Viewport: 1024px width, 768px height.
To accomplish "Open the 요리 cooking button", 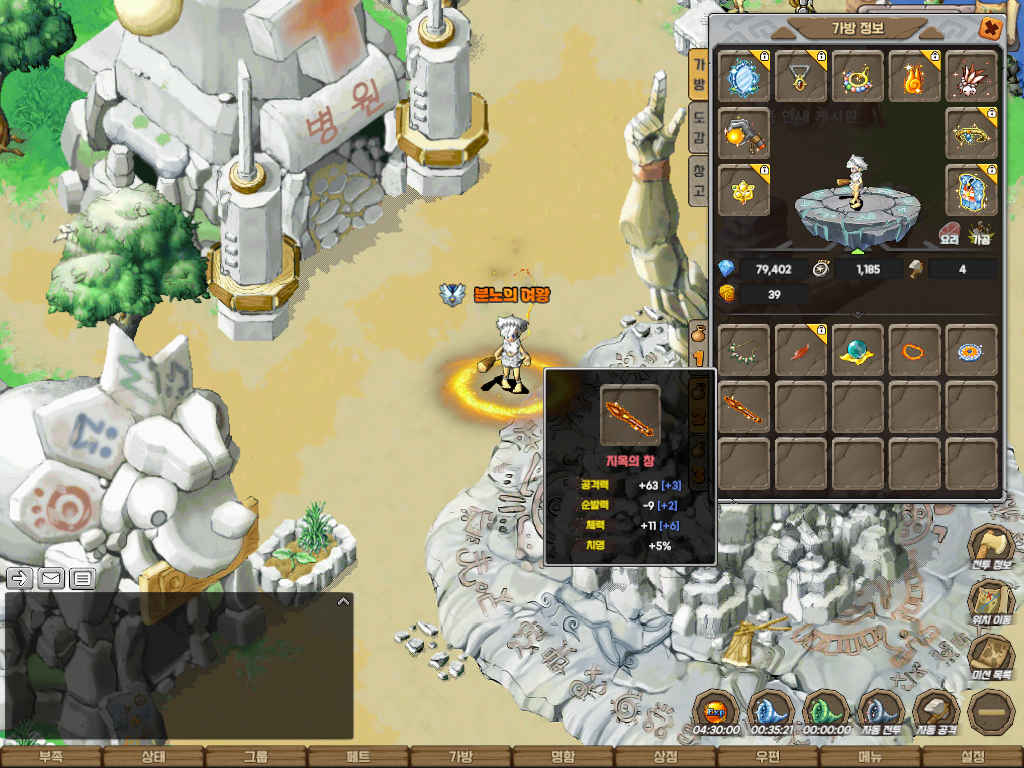I will coord(949,236).
